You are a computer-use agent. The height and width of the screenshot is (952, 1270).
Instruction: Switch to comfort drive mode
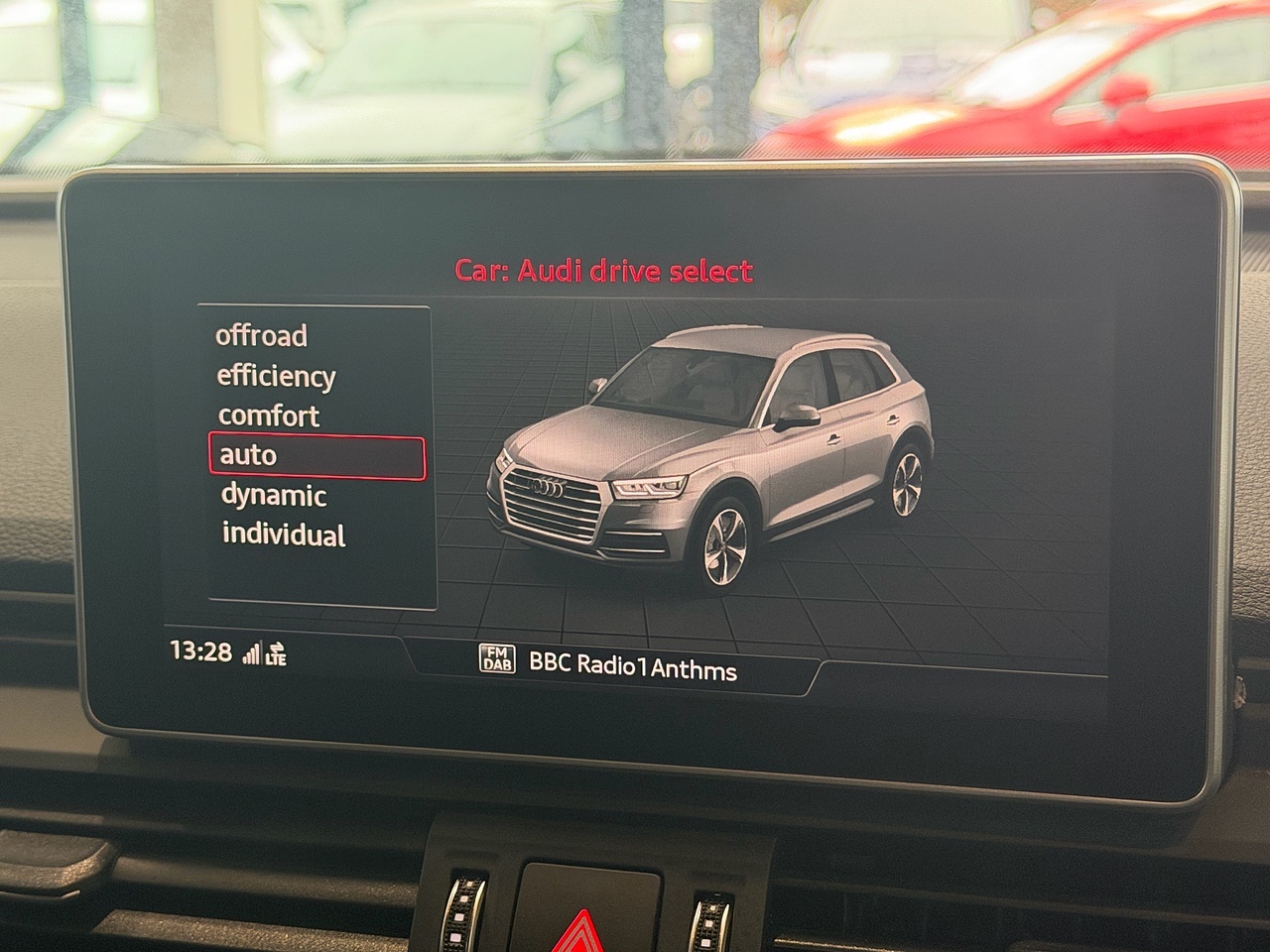268,416
